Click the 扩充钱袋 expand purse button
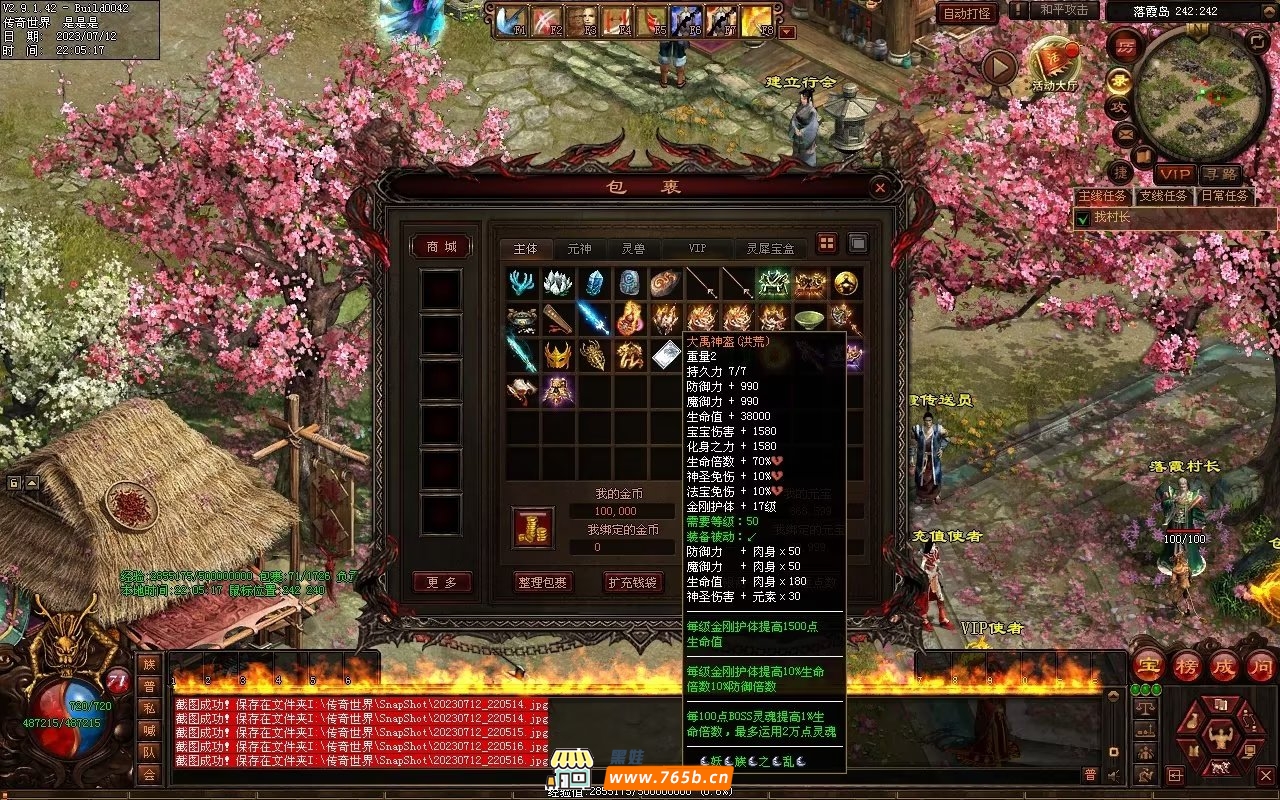This screenshot has height=800, width=1280. [632, 582]
